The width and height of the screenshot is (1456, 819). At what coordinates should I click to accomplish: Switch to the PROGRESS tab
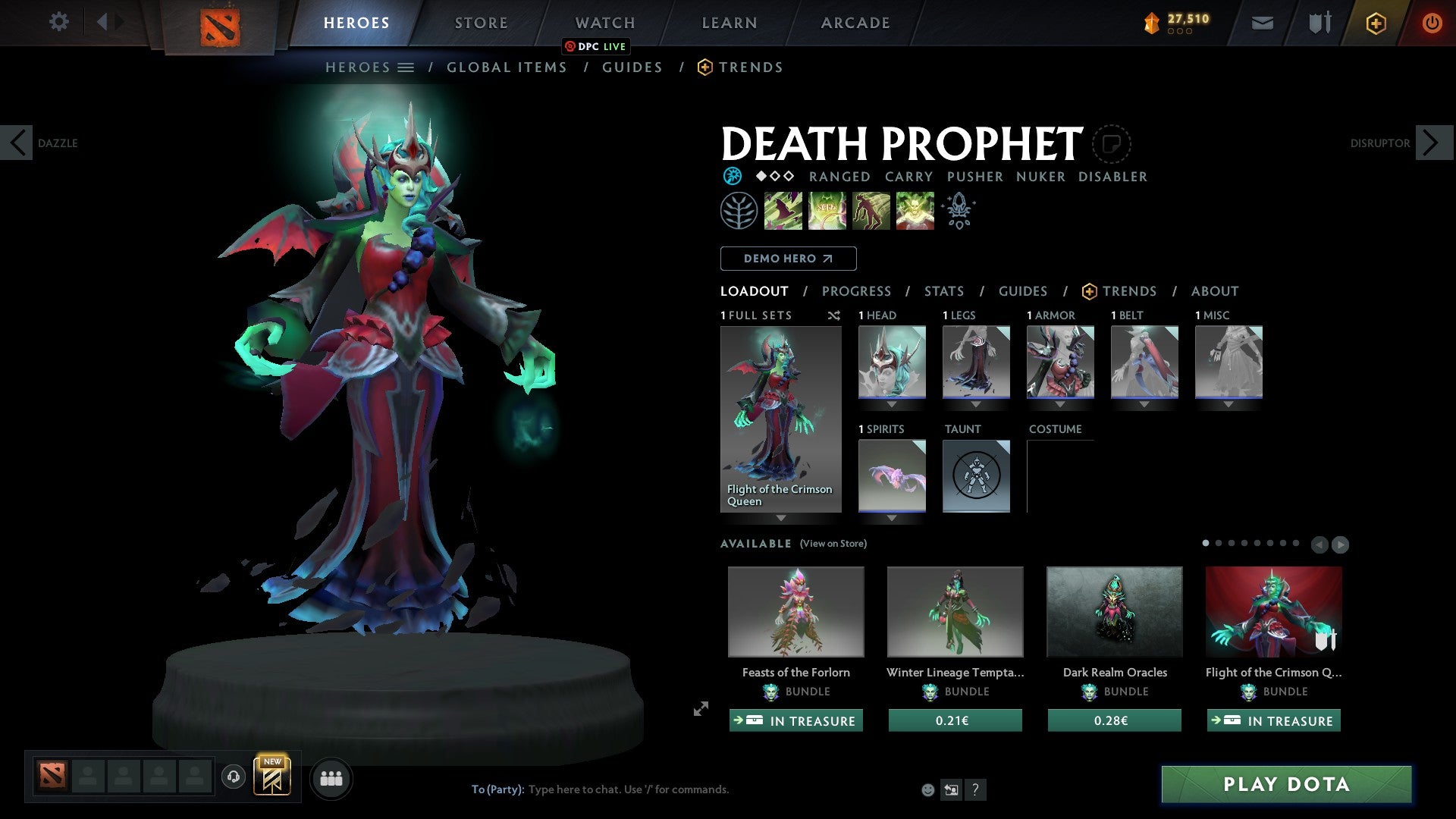857,291
